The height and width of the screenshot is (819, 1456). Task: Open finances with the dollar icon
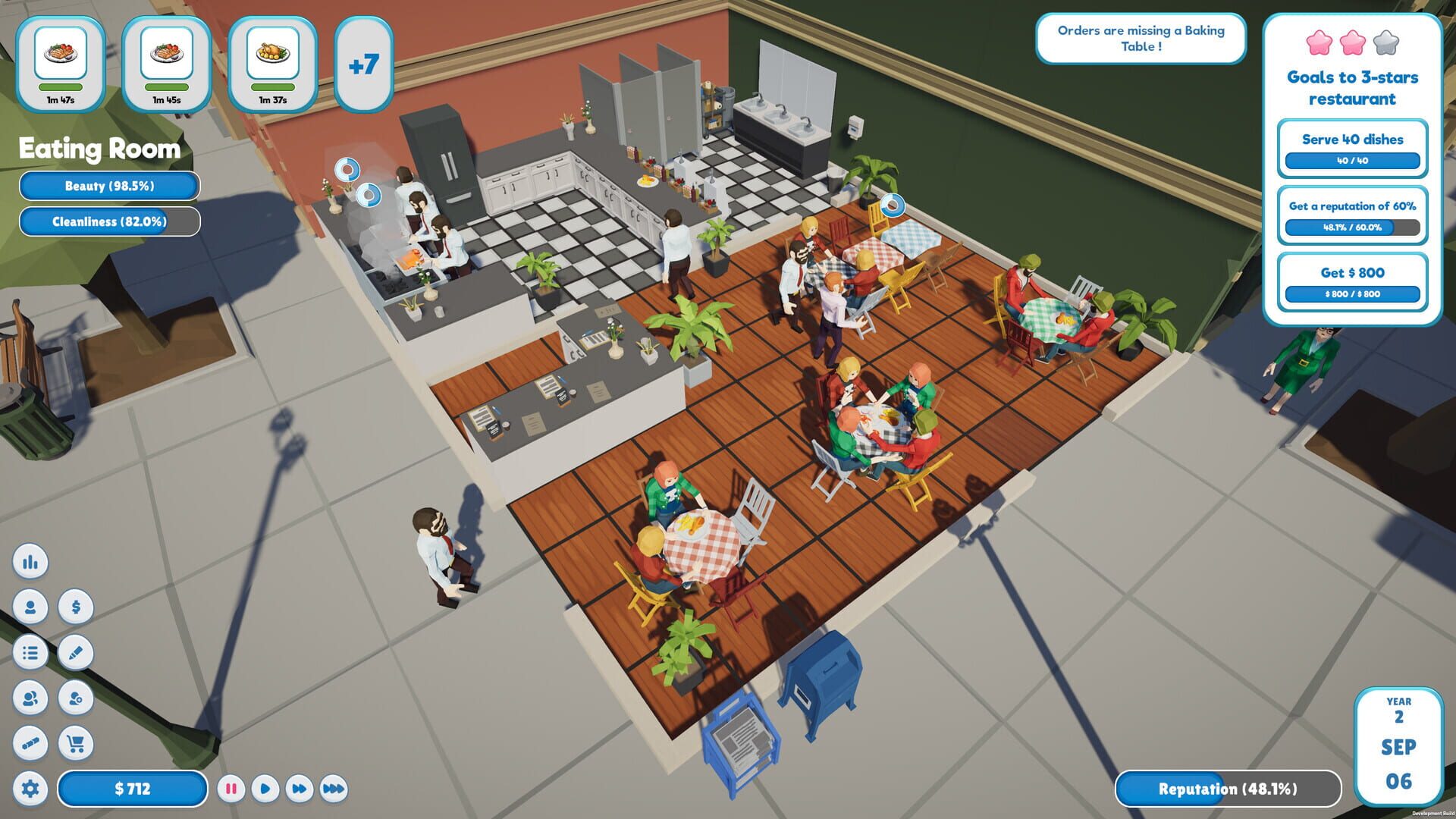76,607
